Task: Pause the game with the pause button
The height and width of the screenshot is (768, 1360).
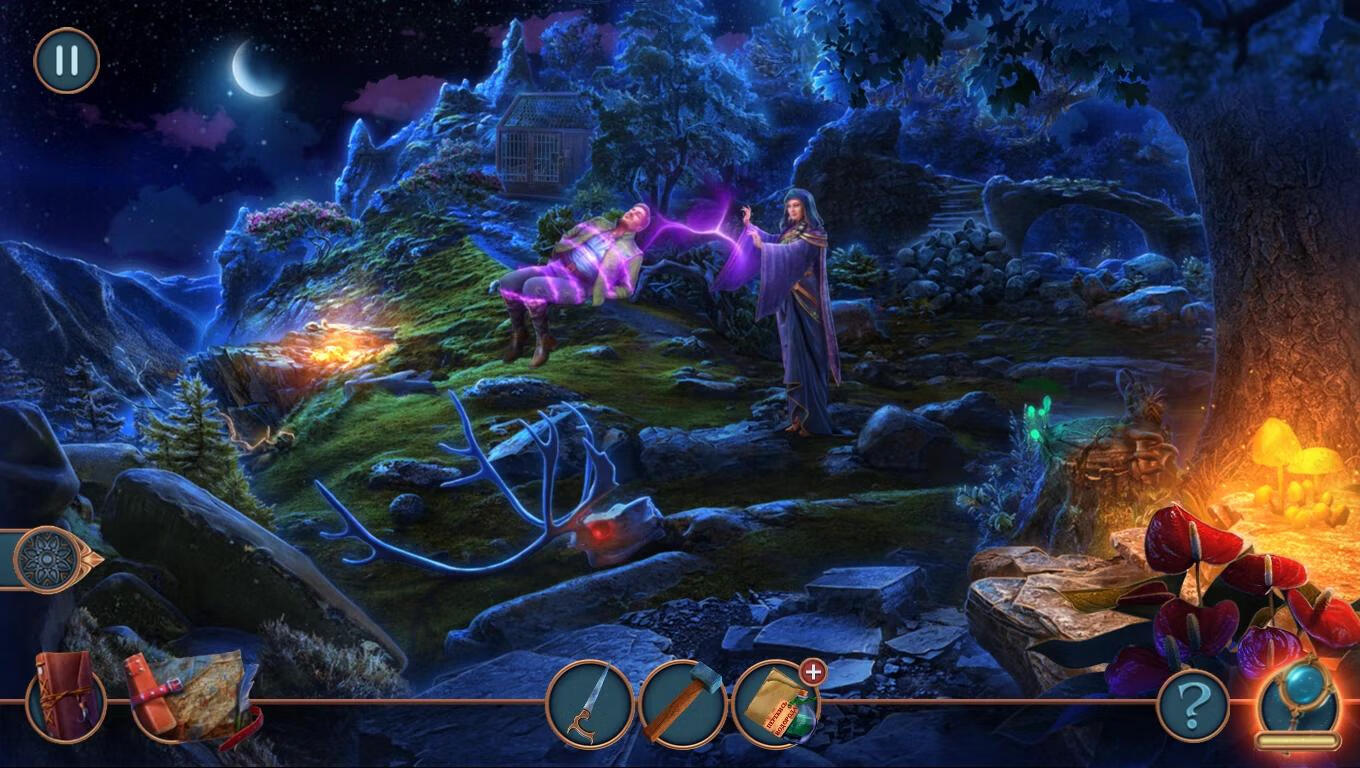Action: pos(67,60)
